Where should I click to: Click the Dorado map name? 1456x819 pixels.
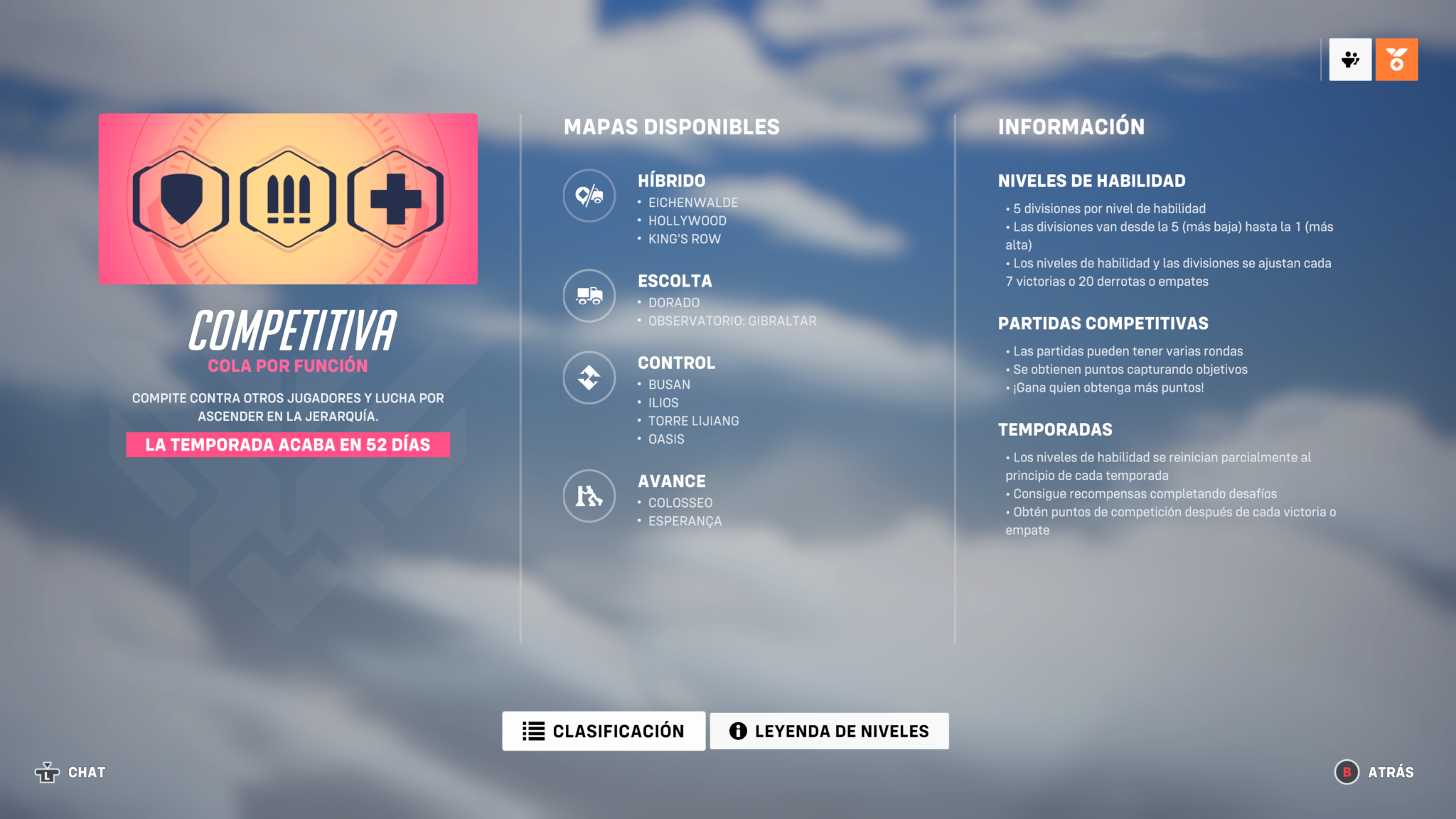coord(673,302)
